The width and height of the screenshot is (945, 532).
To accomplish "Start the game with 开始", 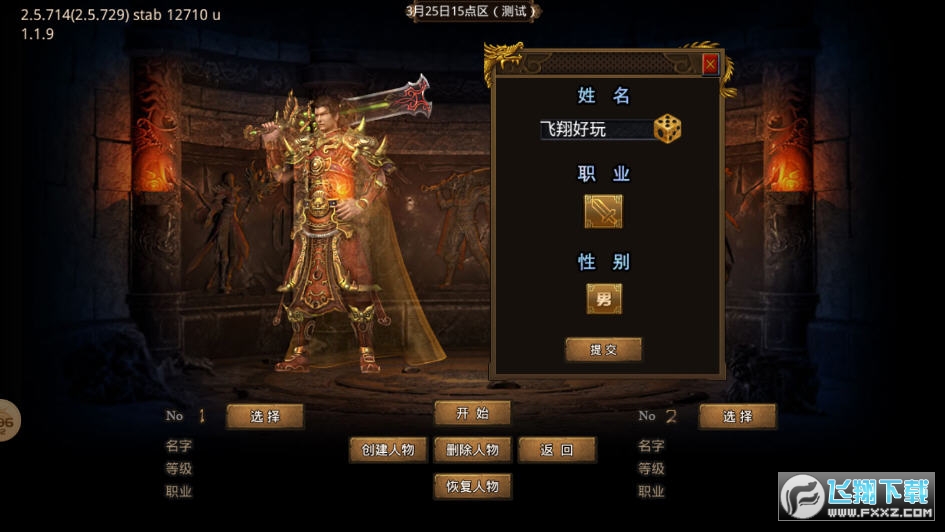I will (472, 413).
